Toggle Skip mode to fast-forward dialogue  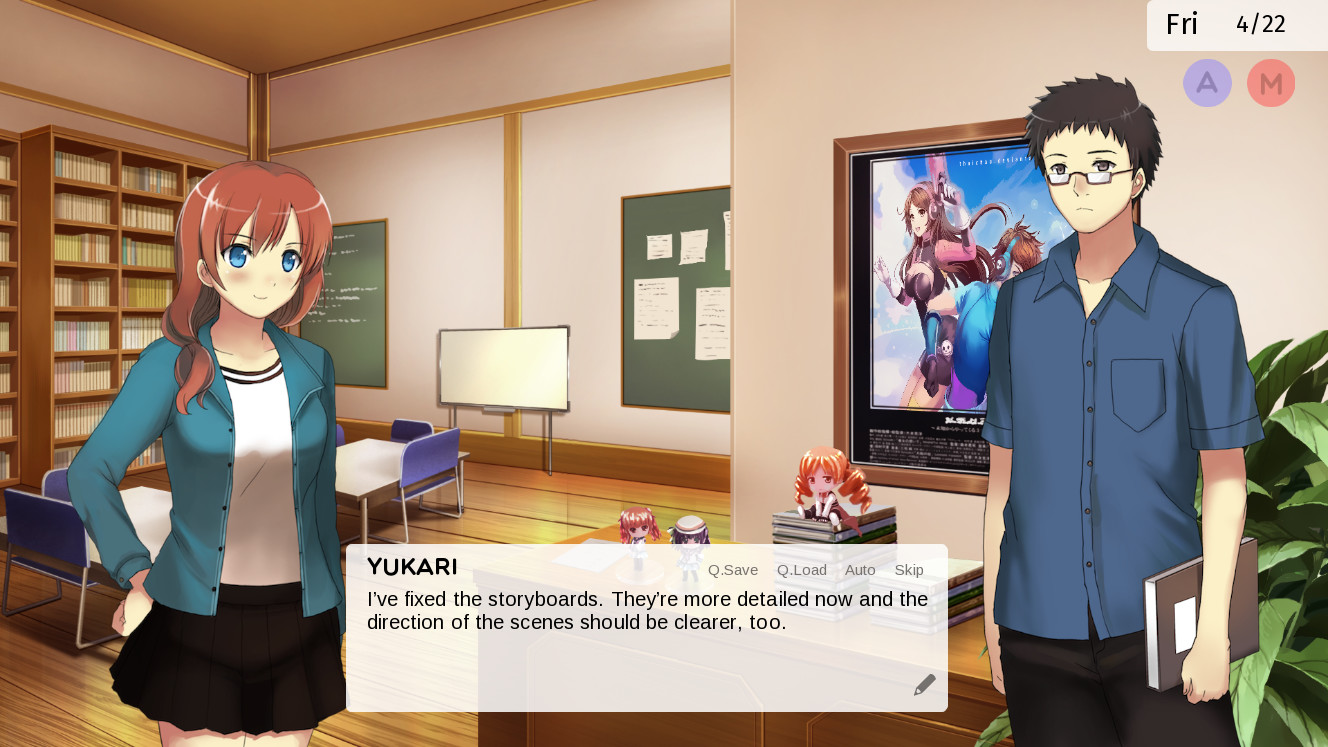[908, 570]
